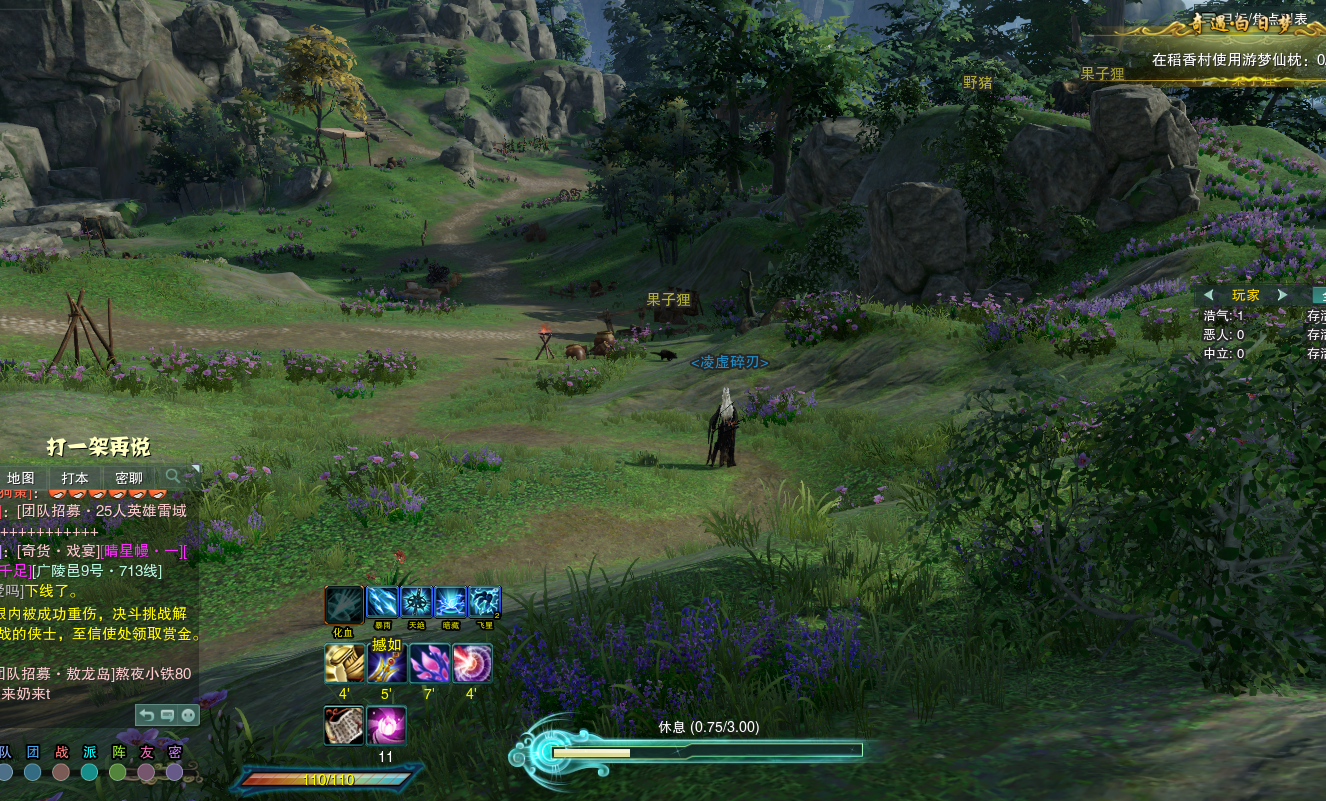Activate the 飞星 skill
1326x801 pixels.
pos(485,602)
